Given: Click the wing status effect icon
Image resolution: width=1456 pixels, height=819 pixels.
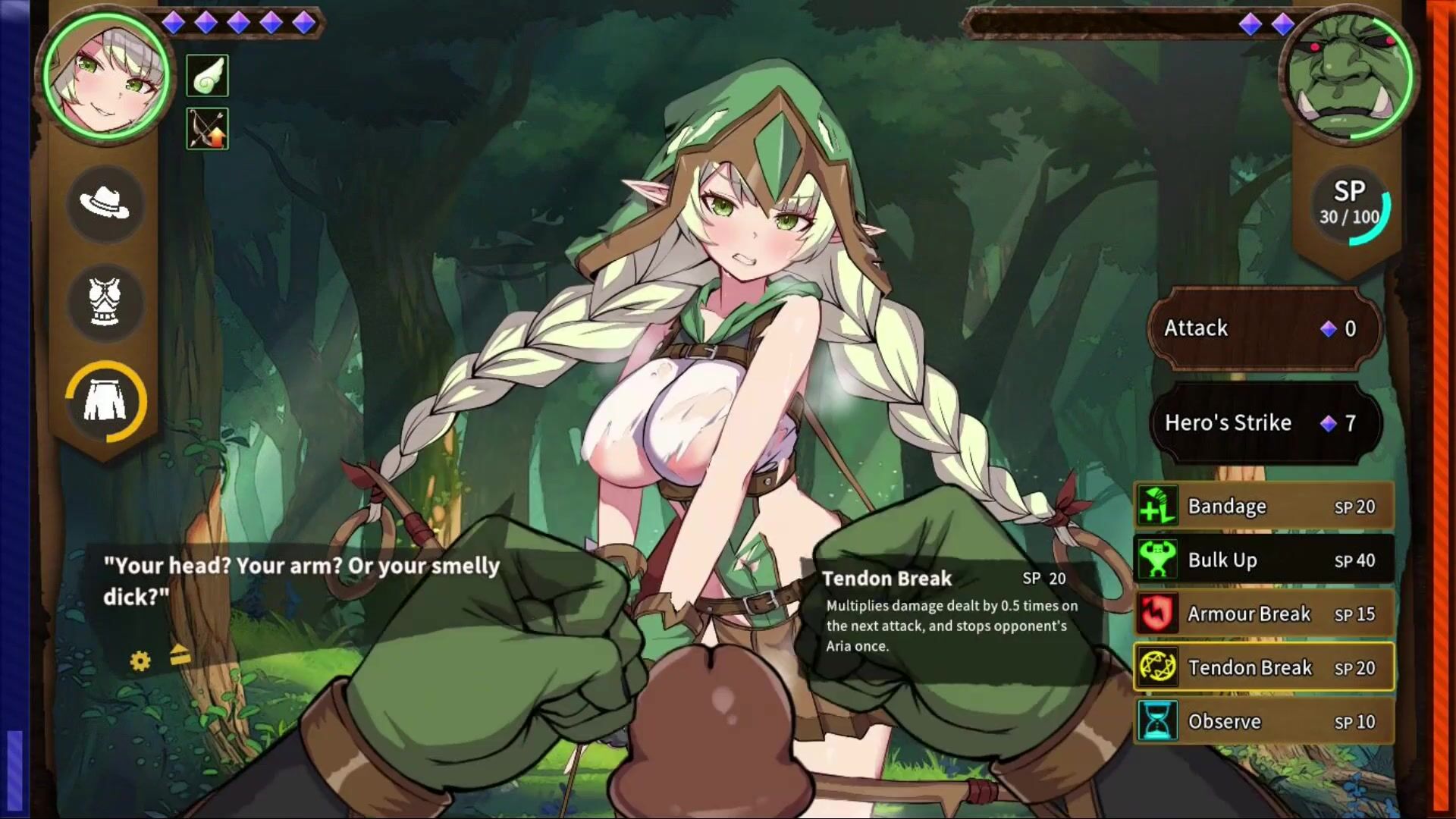Looking at the screenshot, I should coord(207,76).
